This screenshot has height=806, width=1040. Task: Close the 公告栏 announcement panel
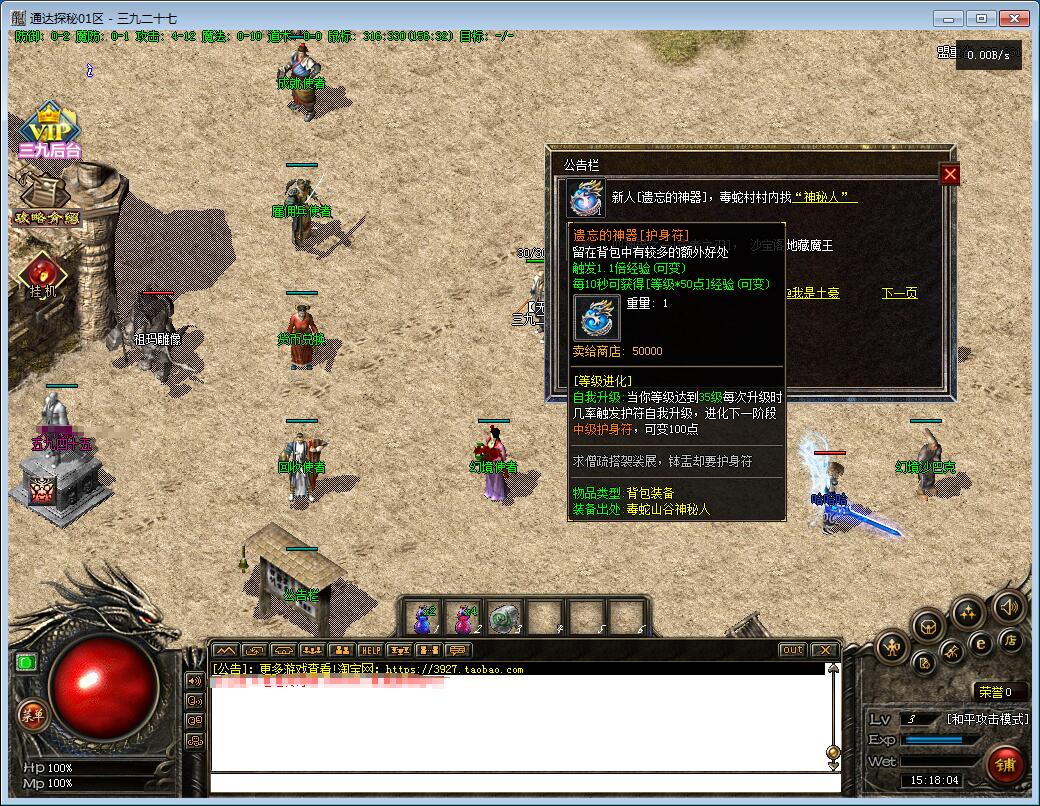click(x=950, y=175)
